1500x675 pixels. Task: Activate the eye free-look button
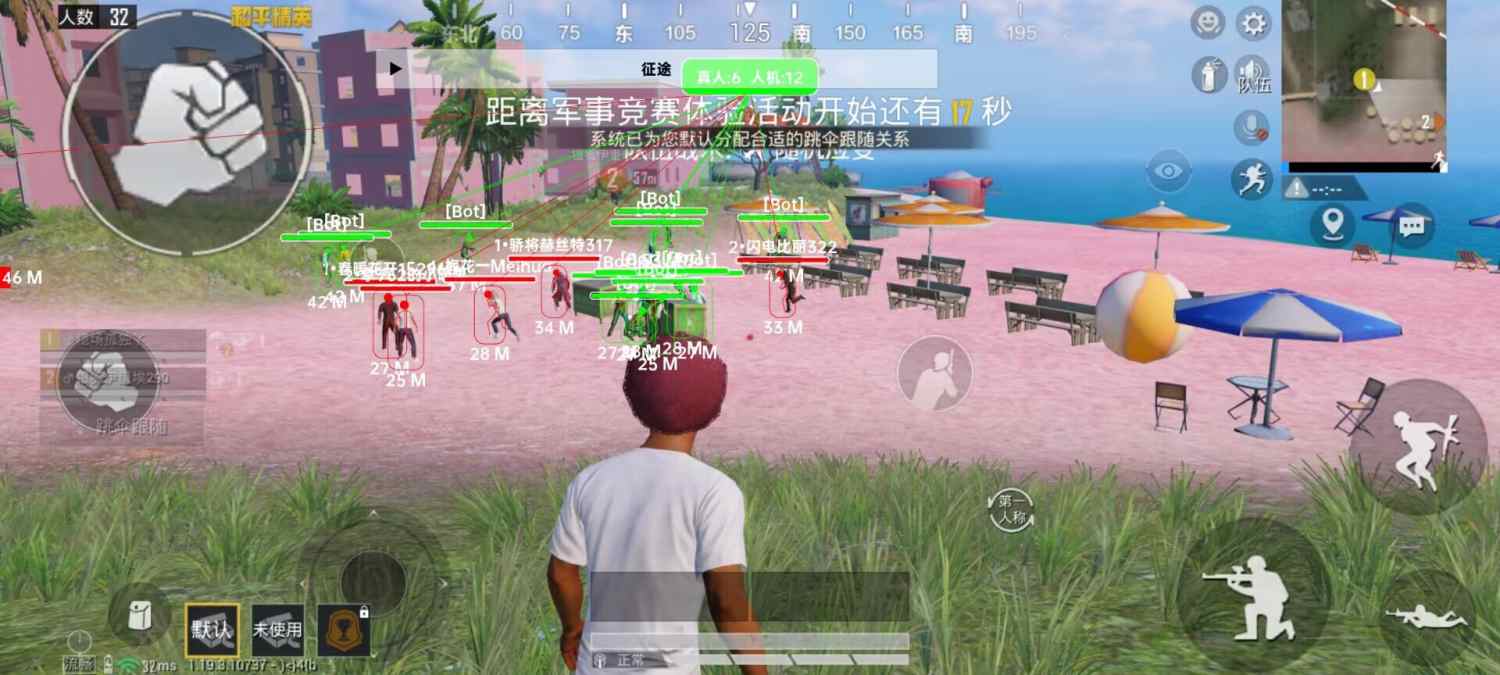coord(1168,172)
